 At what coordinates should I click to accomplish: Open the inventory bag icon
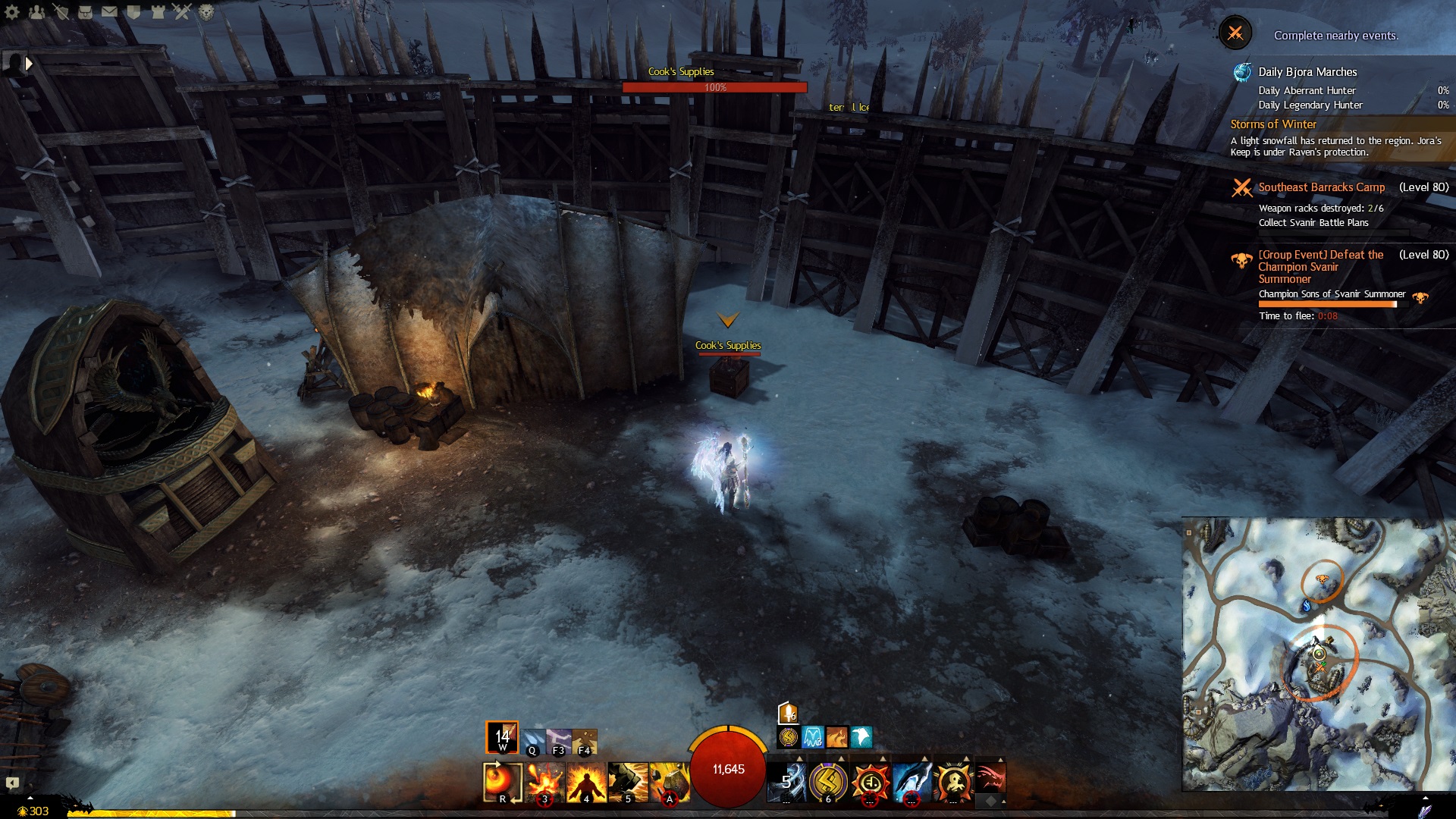coord(85,11)
